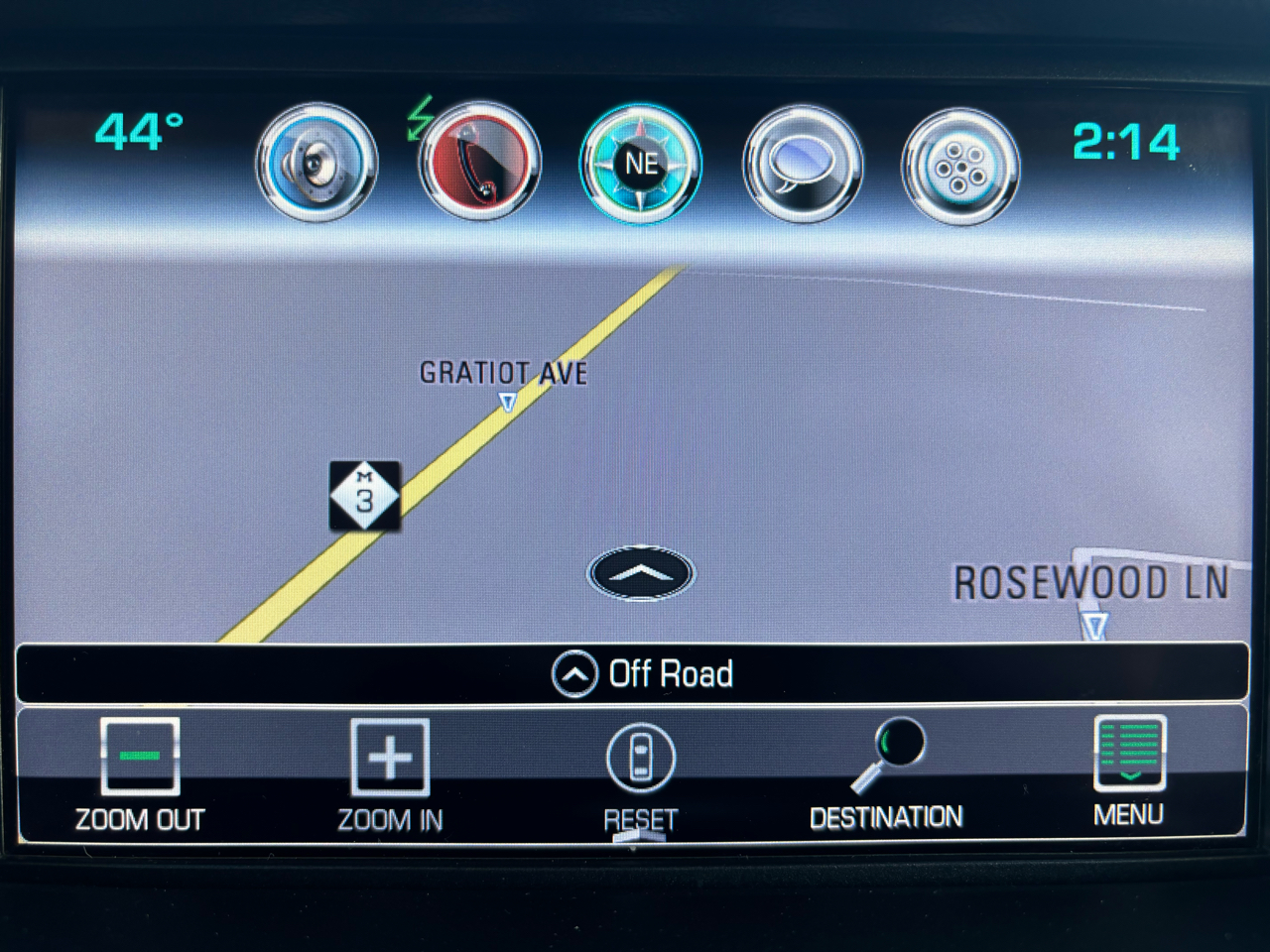Select the NE compass navigation icon

tap(641, 163)
